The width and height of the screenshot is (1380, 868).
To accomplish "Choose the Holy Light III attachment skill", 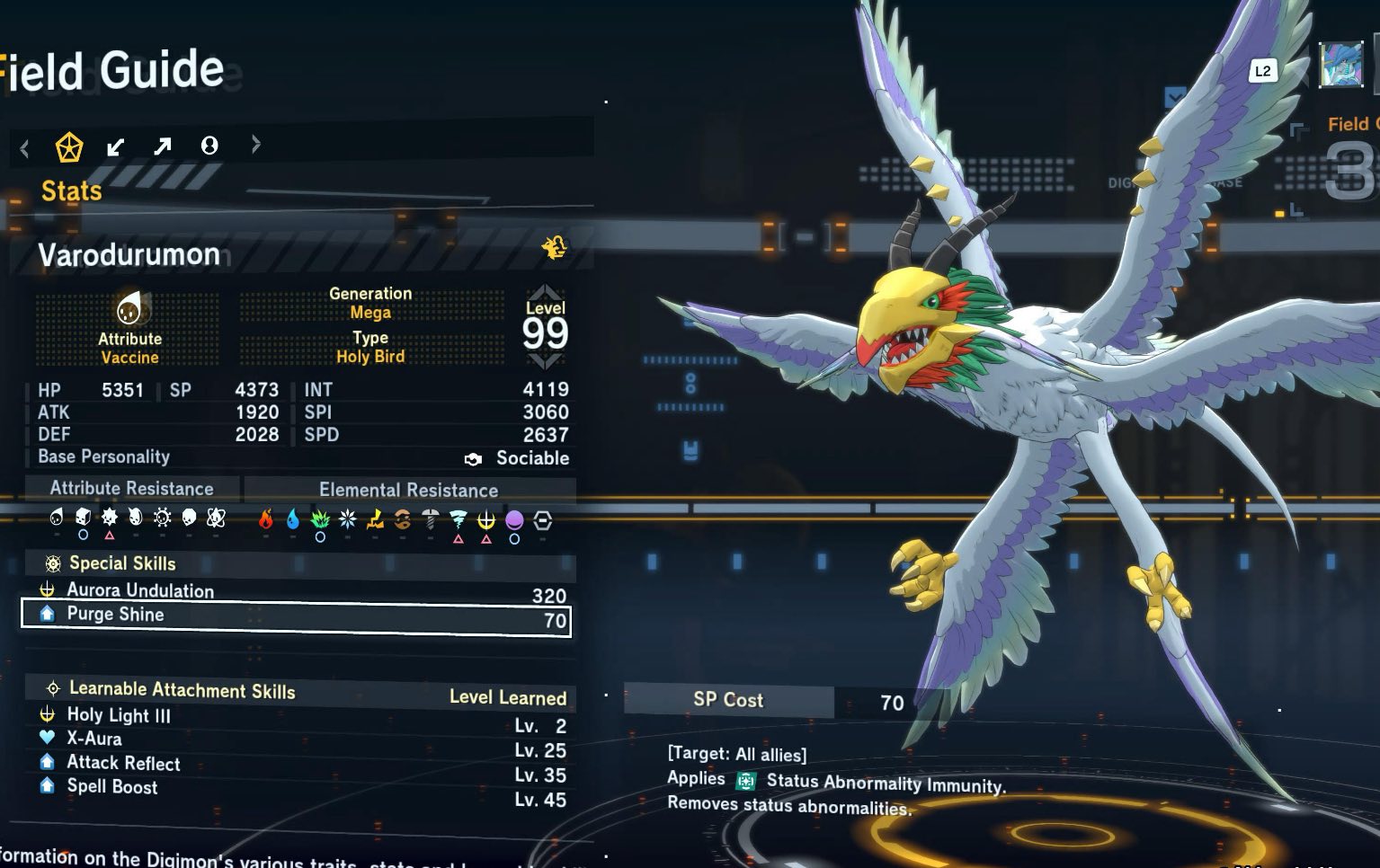I will [x=119, y=715].
